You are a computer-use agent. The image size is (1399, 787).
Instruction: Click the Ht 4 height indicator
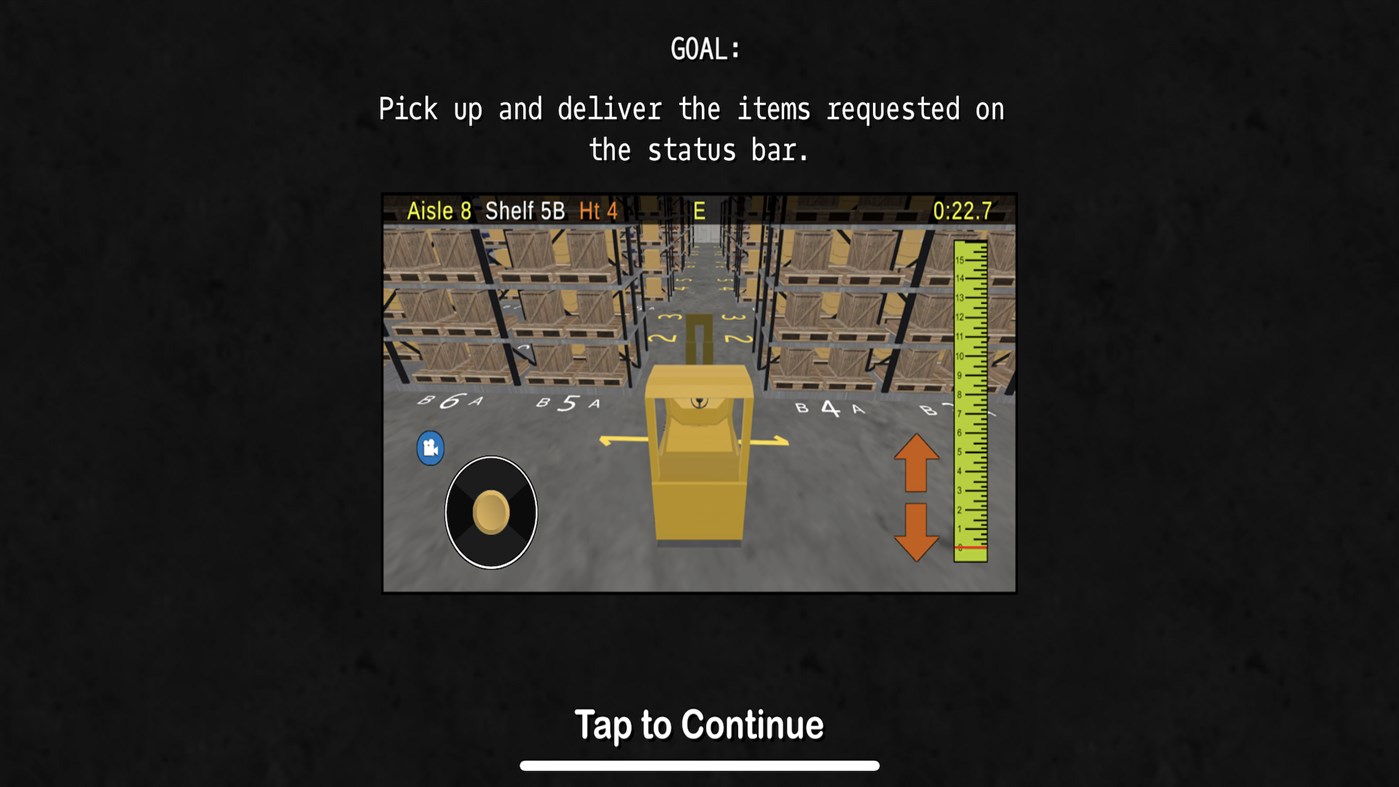597,211
